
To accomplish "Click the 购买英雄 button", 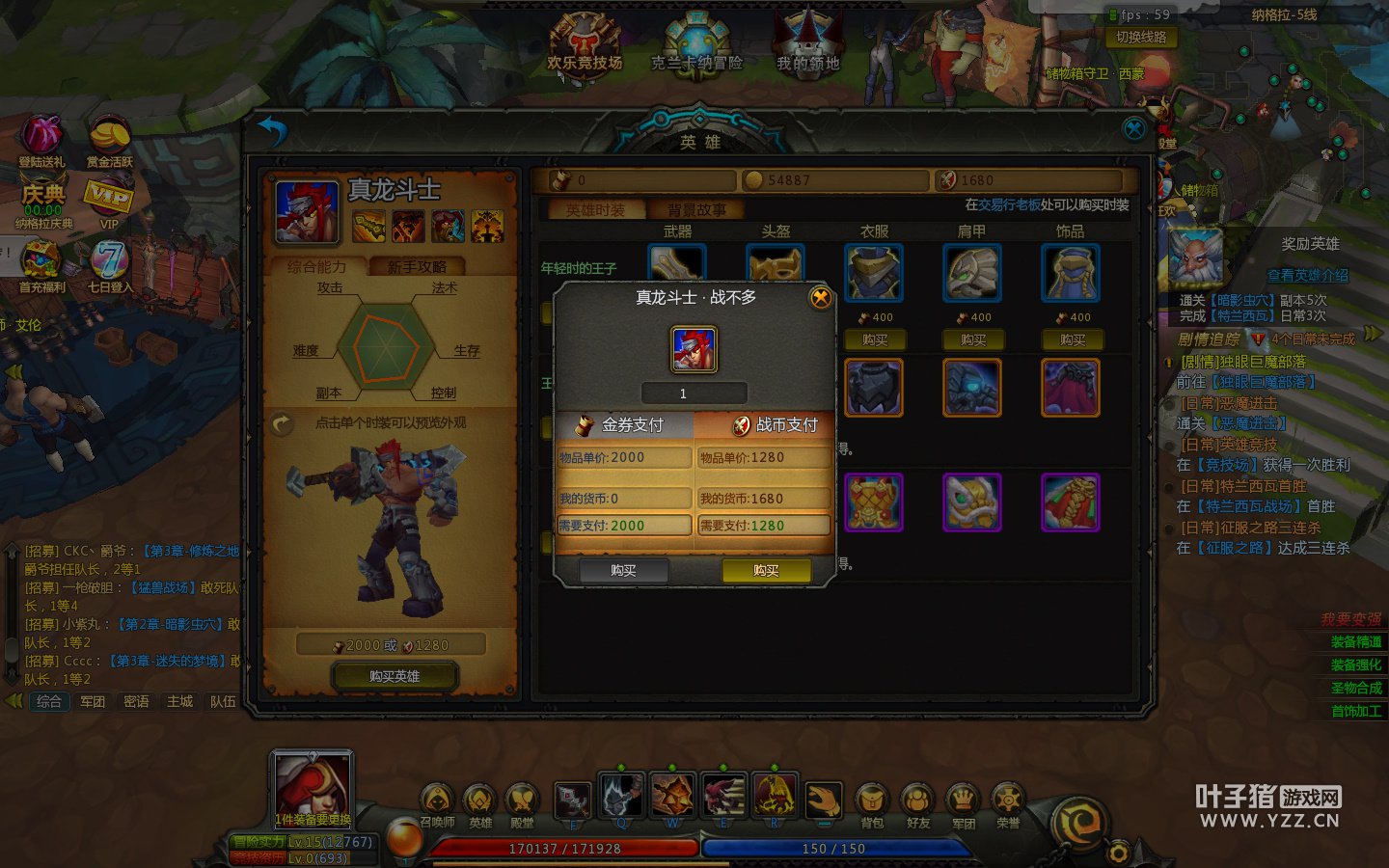I will (395, 676).
